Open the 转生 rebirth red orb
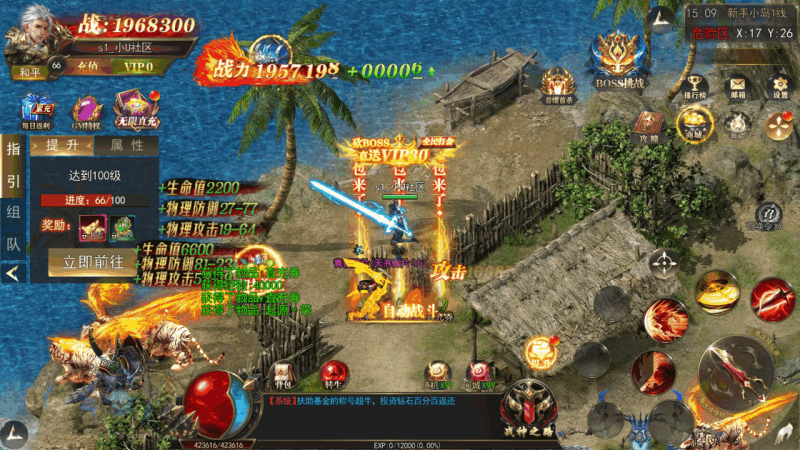Viewport: 800px width, 450px height. 333,373
